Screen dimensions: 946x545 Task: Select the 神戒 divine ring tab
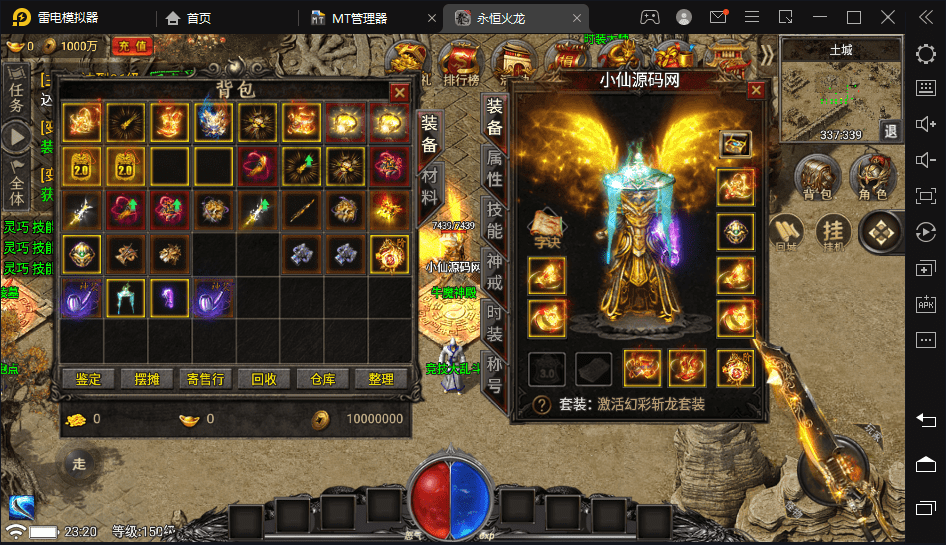point(494,273)
